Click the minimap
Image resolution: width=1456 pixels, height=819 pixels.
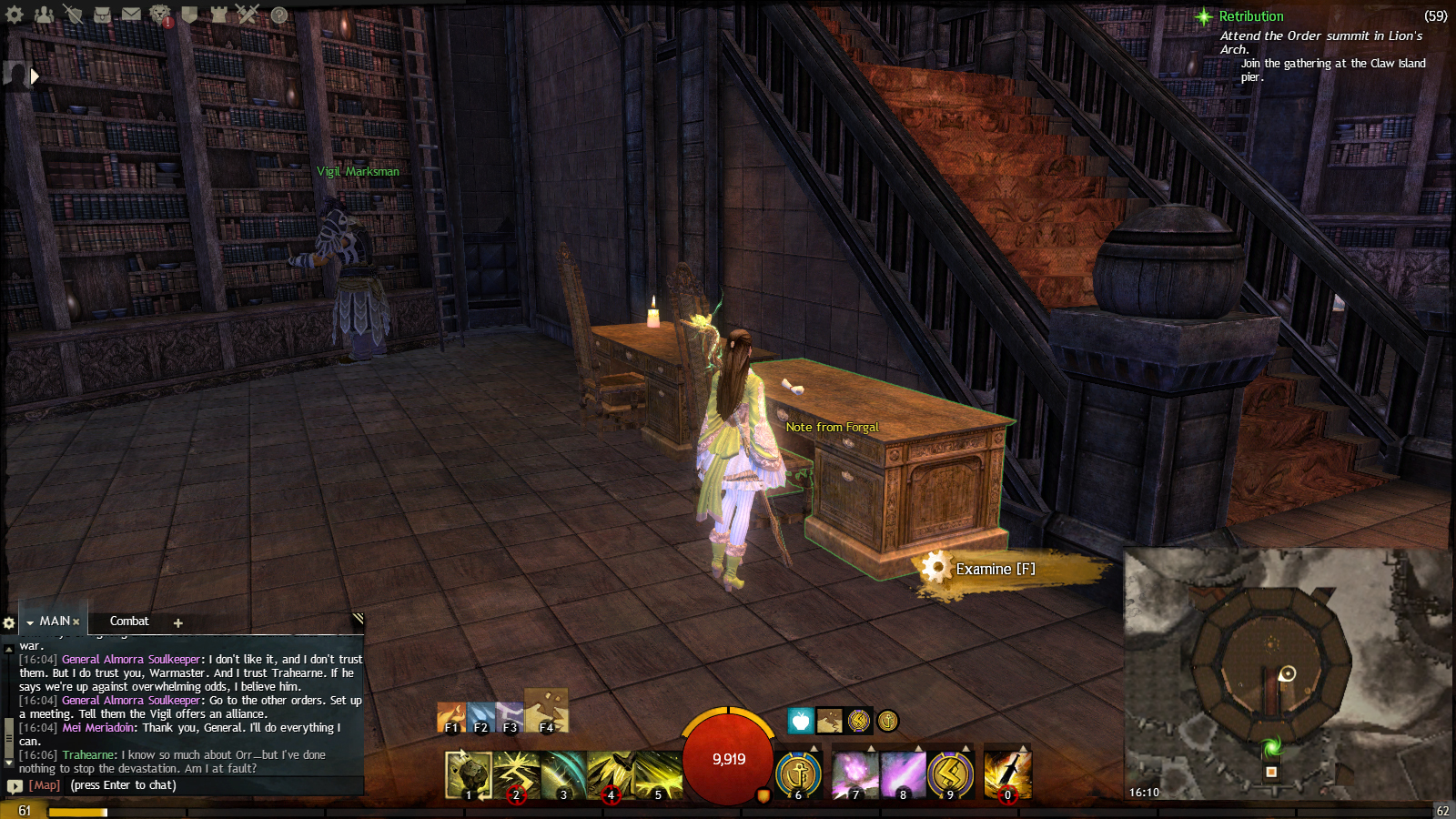pyautogui.click(x=1288, y=673)
